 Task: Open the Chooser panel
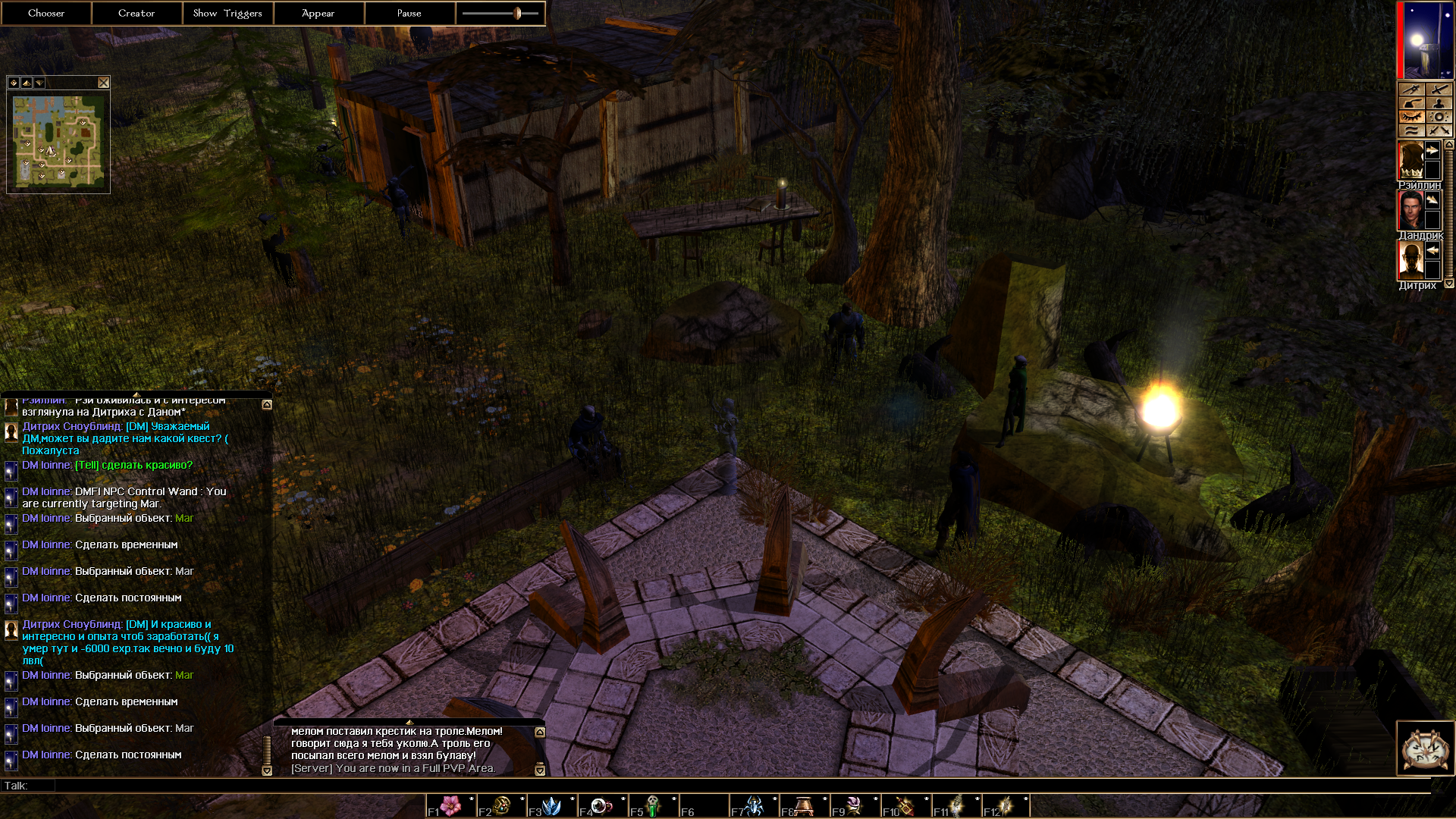coord(46,13)
